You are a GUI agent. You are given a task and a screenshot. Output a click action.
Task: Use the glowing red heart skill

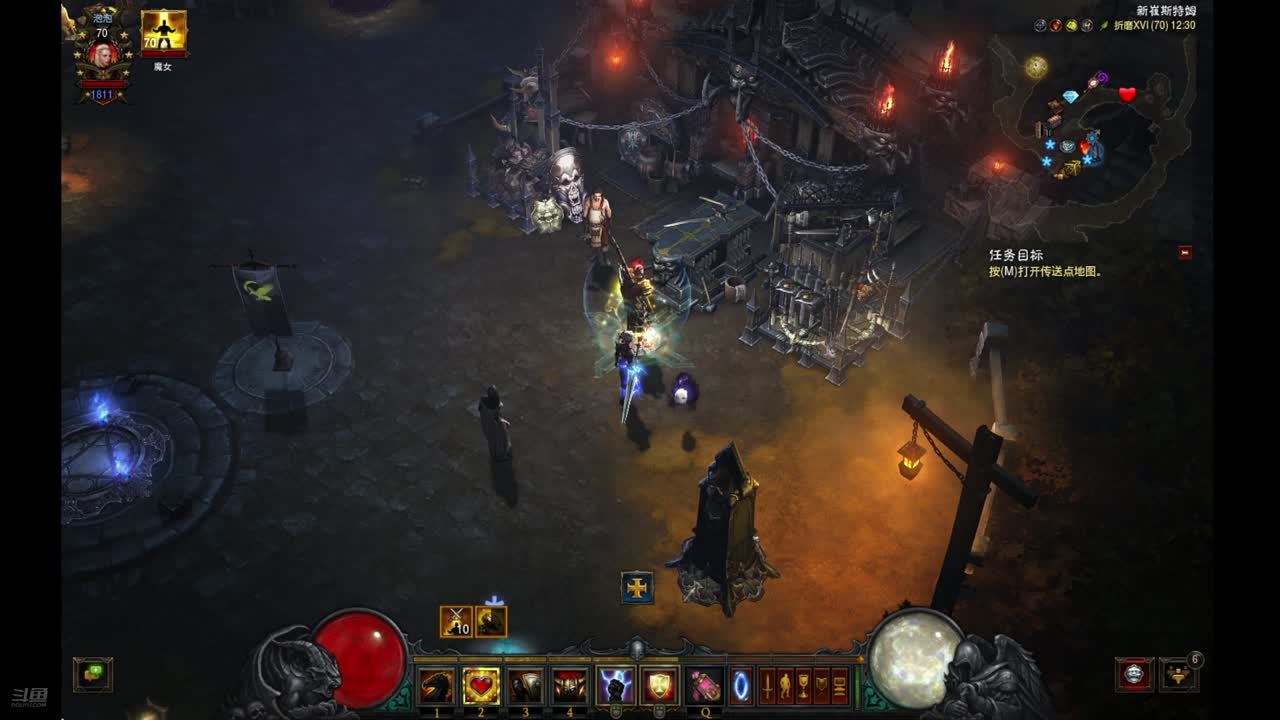[482, 686]
